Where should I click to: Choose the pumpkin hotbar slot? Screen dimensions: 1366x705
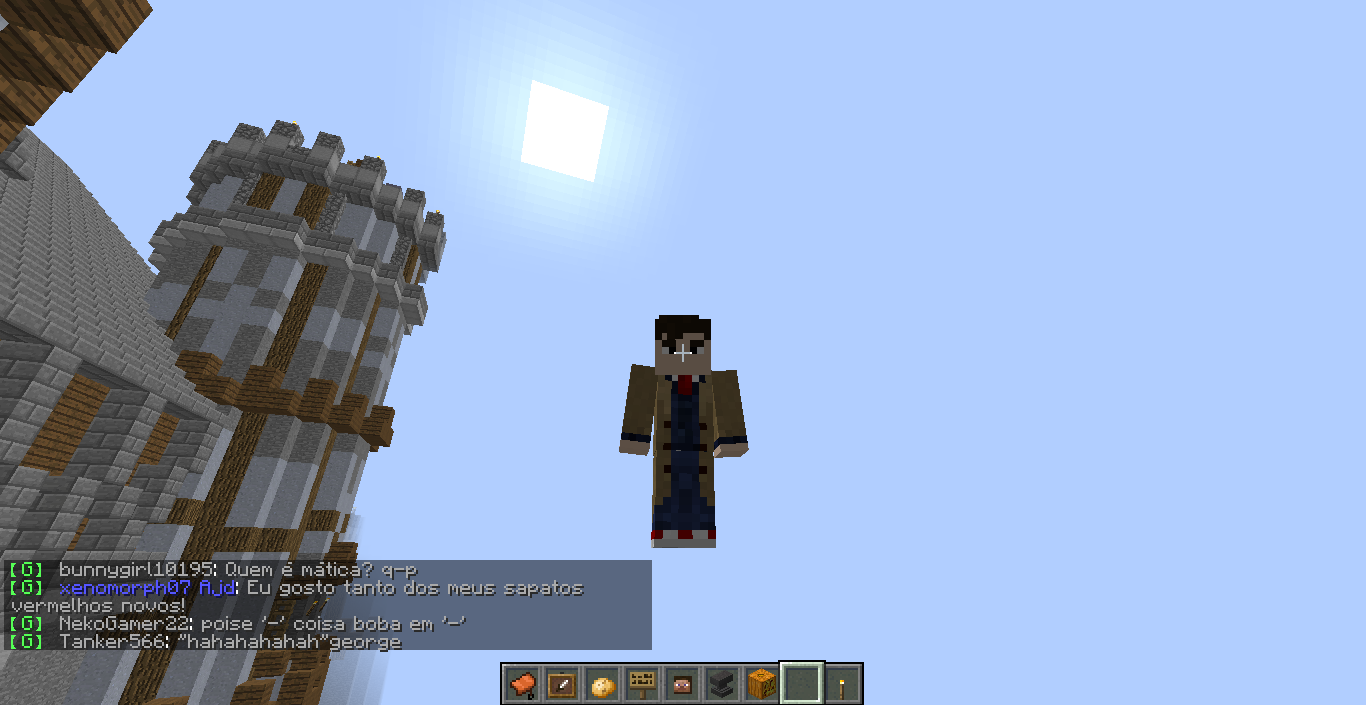[762, 685]
